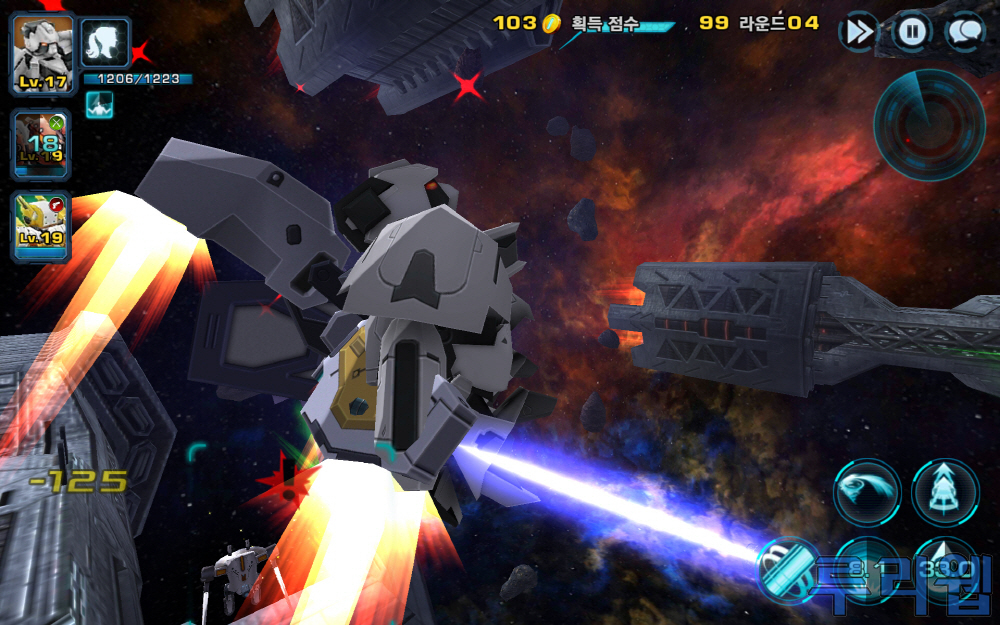Image resolution: width=1000 pixels, height=625 pixels.
Task: Activate the comet dash skill
Action: 866,492
